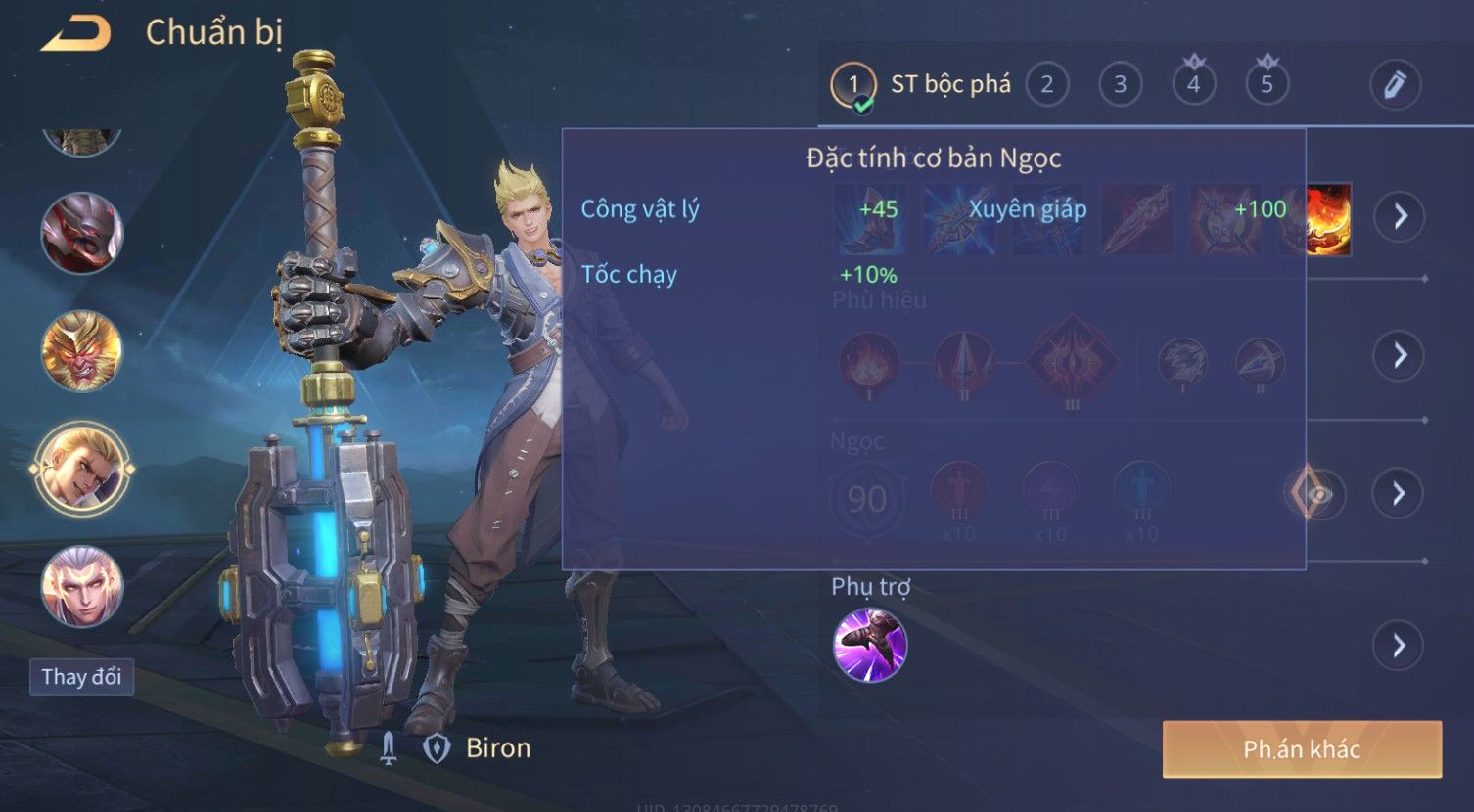This screenshot has width=1474, height=812.
Task: Edit the loadout name with pencil icon
Action: point(1395,85)
